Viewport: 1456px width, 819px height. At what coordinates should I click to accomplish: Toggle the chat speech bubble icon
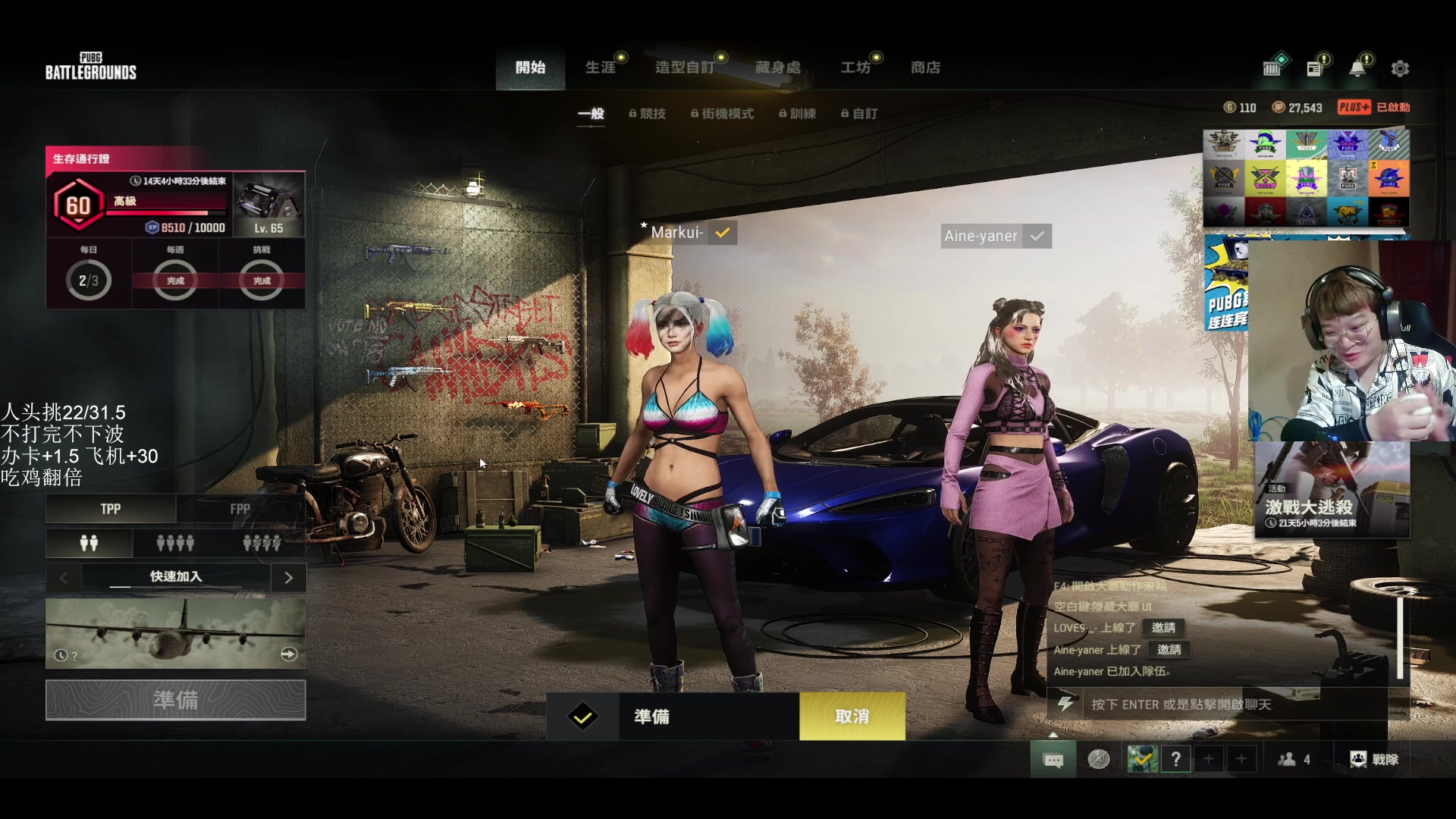[1053, 759]
